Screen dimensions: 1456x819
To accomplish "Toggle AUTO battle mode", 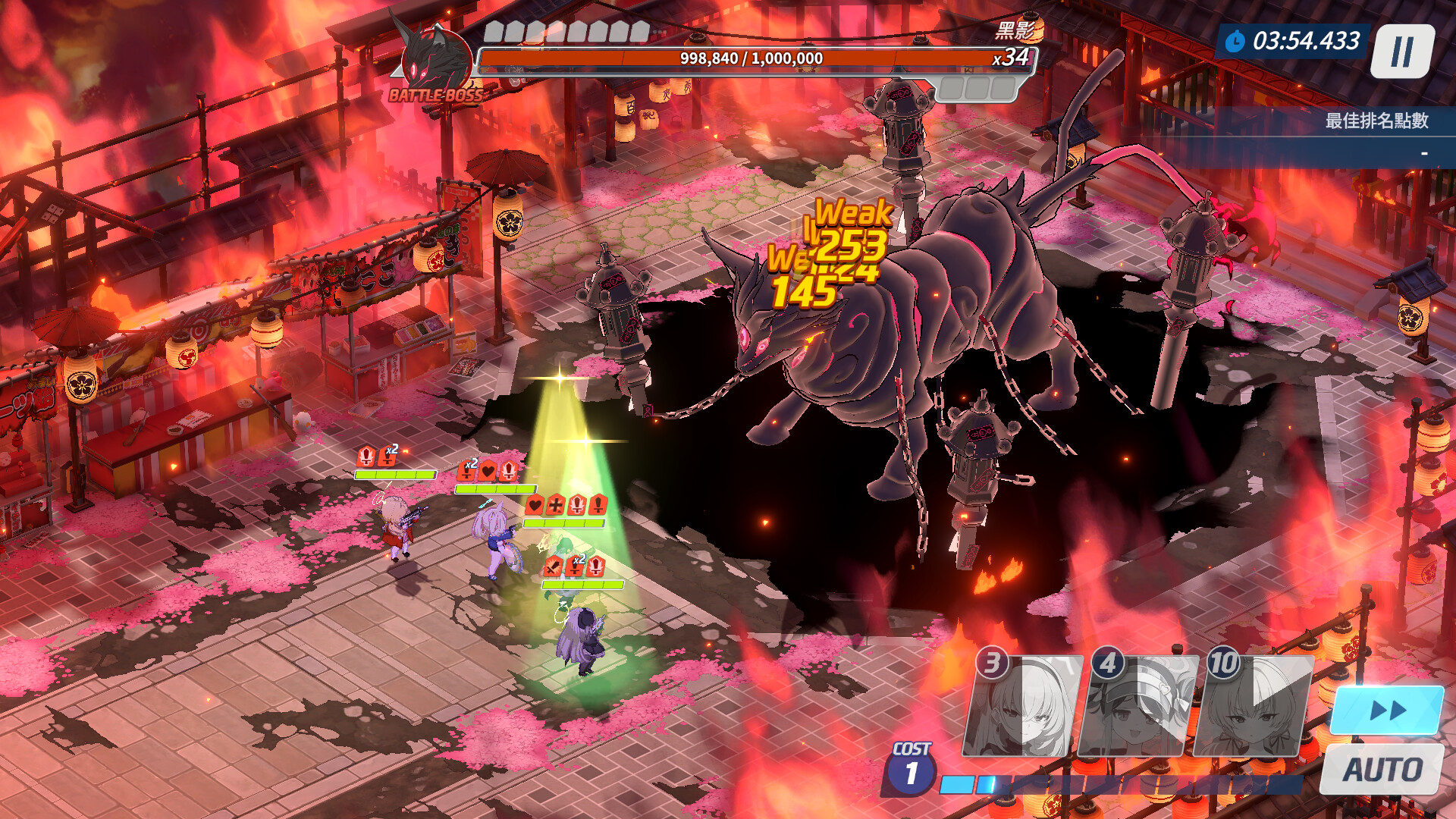I will click(1382, 769).
